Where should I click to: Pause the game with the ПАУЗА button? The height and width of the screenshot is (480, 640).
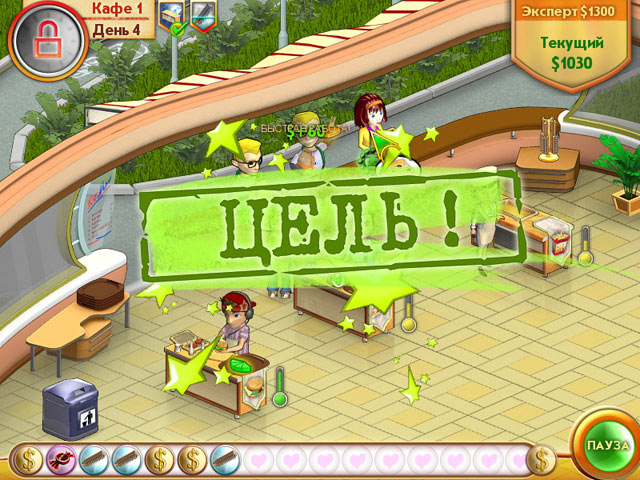coord(607,443)
